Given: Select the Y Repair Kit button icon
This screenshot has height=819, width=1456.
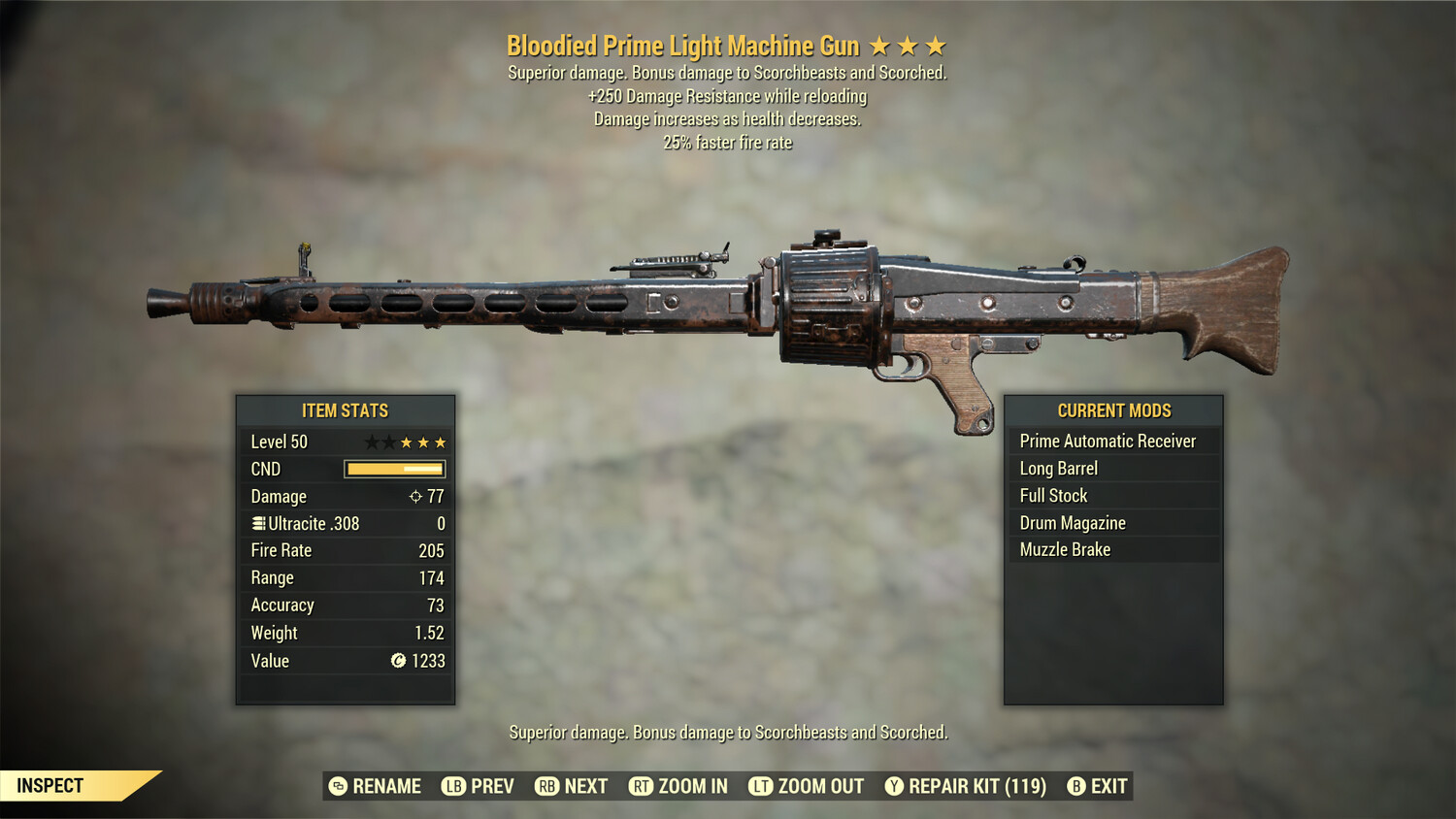Looking at the screenshot, I should tap(893, 786).
